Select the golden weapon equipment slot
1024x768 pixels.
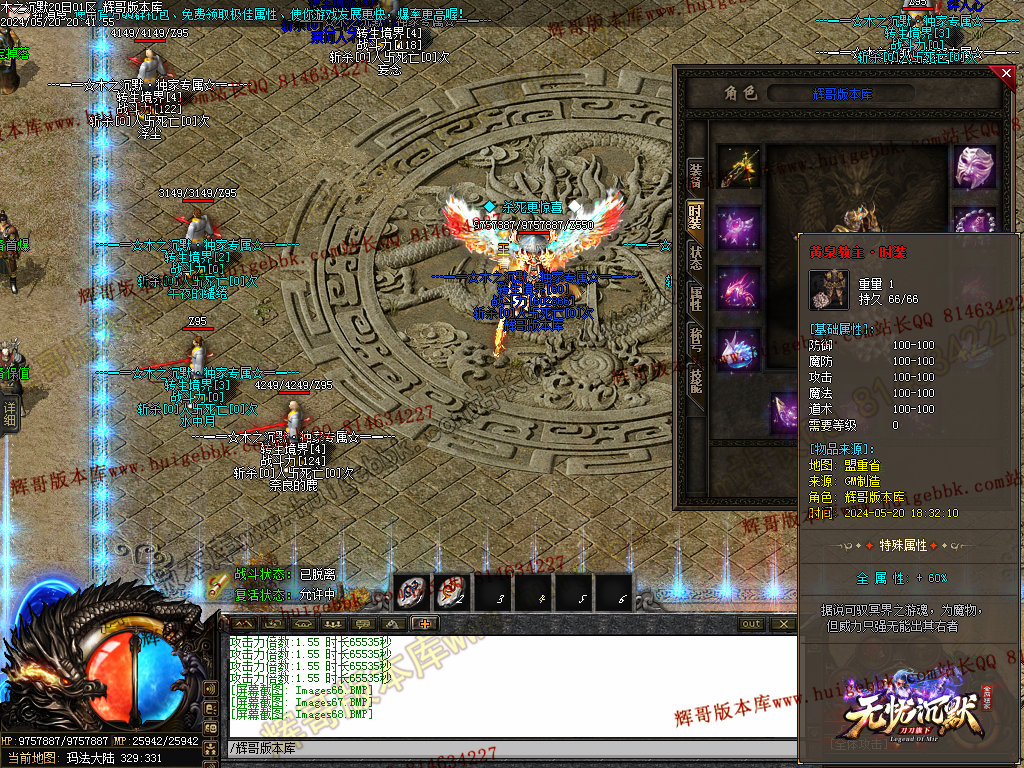click(738, 166)
